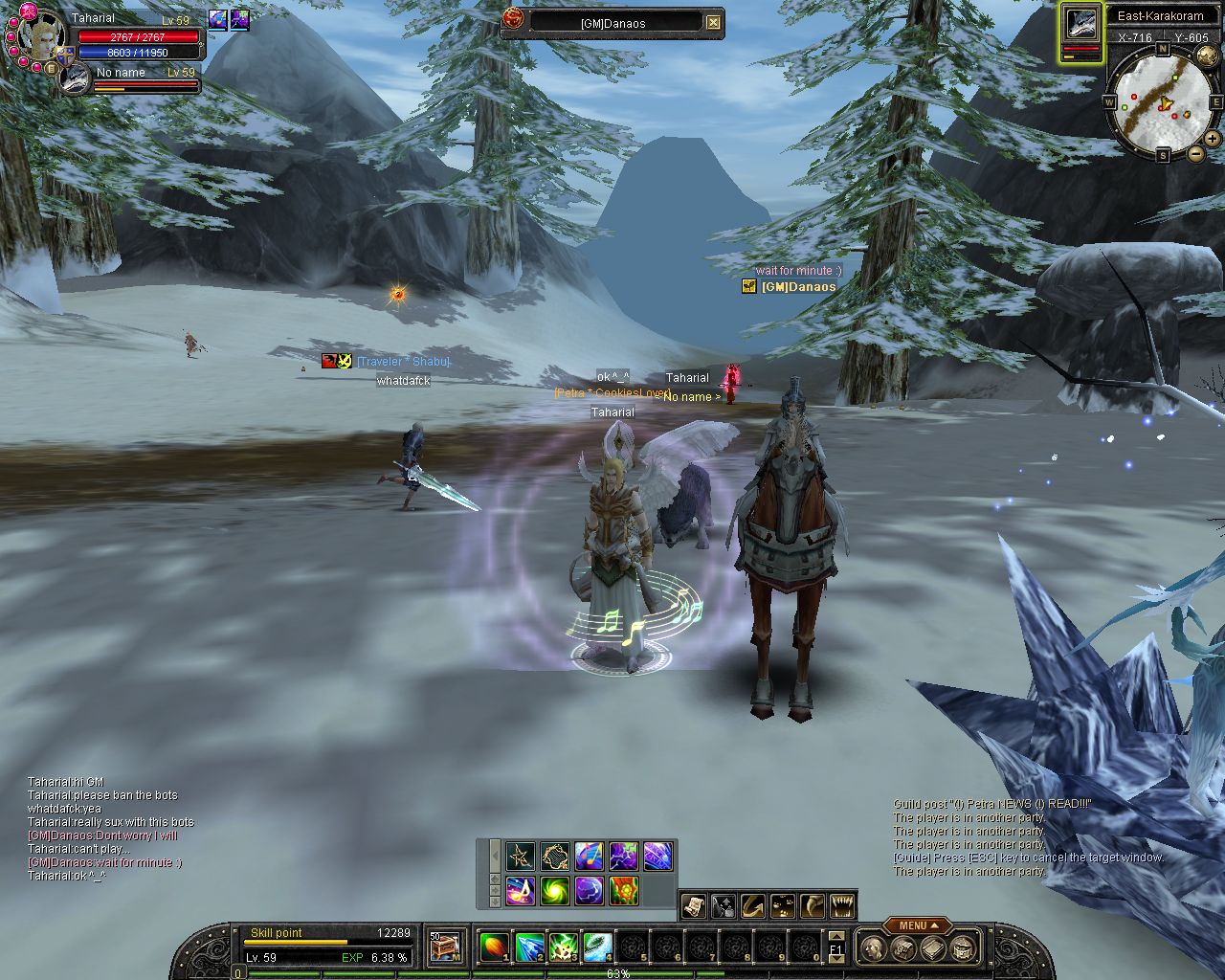
Task: Select the wolf pet portrait under Taharial's bars
Action: [74, 79]
